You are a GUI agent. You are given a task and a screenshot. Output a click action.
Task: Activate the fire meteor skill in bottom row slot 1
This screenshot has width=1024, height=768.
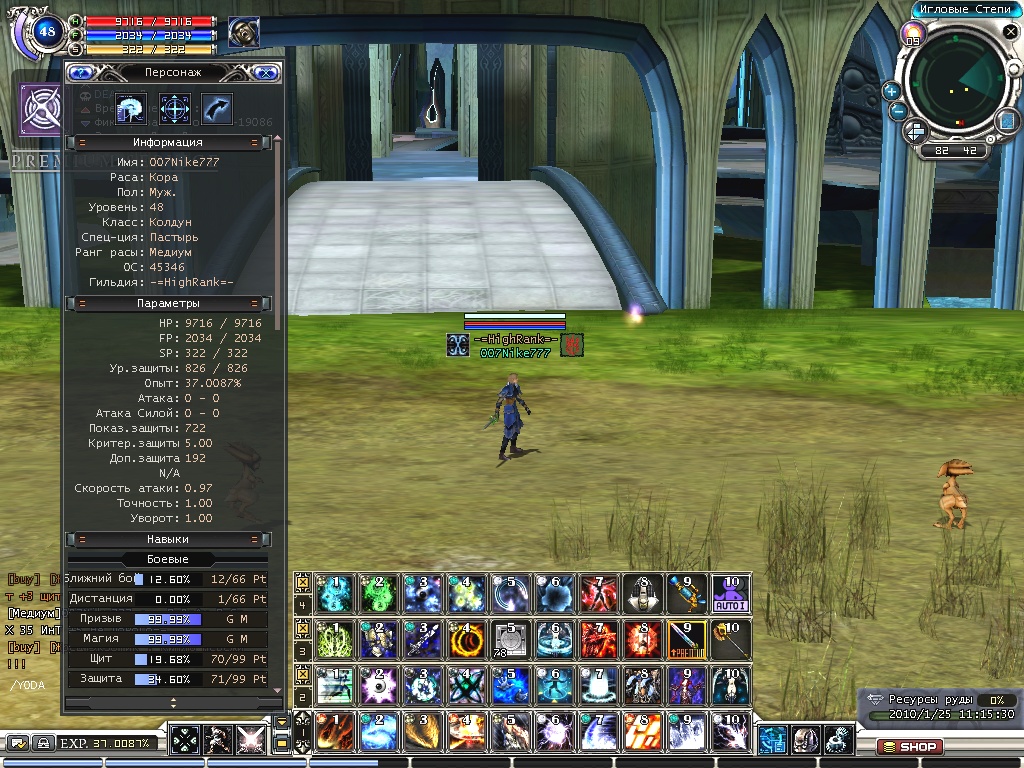(x=334, y=732)
